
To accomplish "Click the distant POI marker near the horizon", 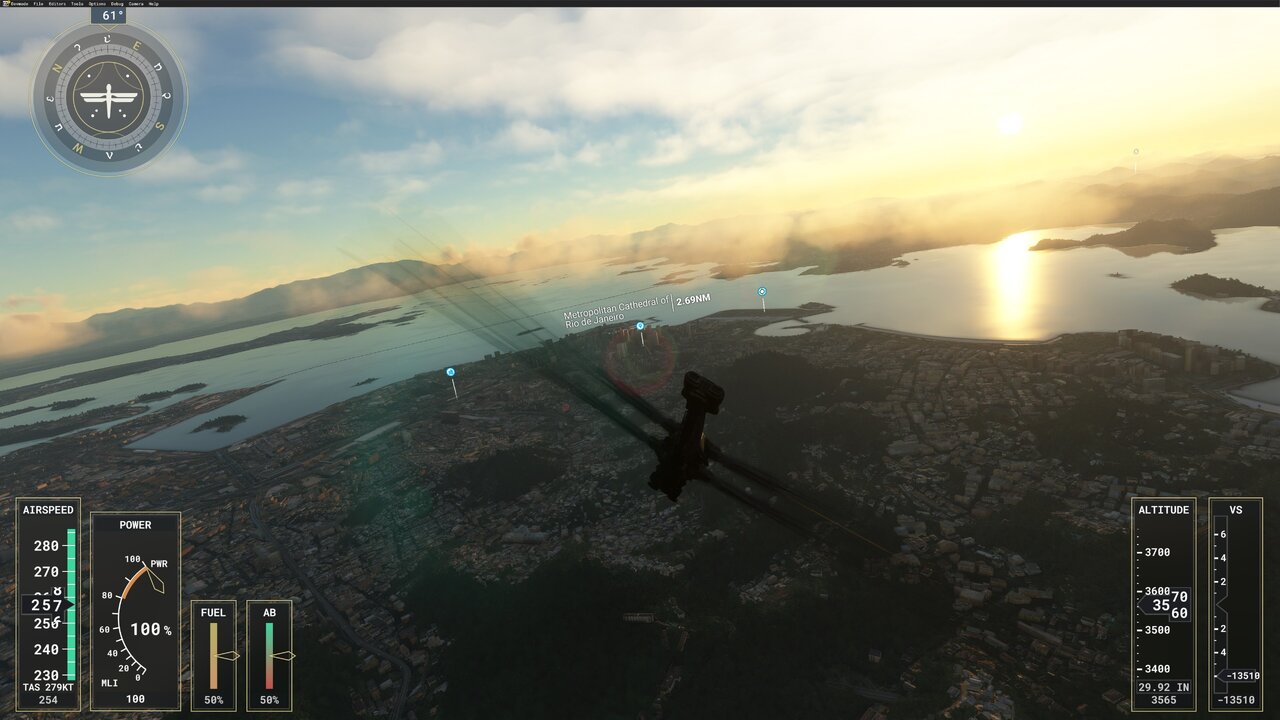I will (1134, 150).
